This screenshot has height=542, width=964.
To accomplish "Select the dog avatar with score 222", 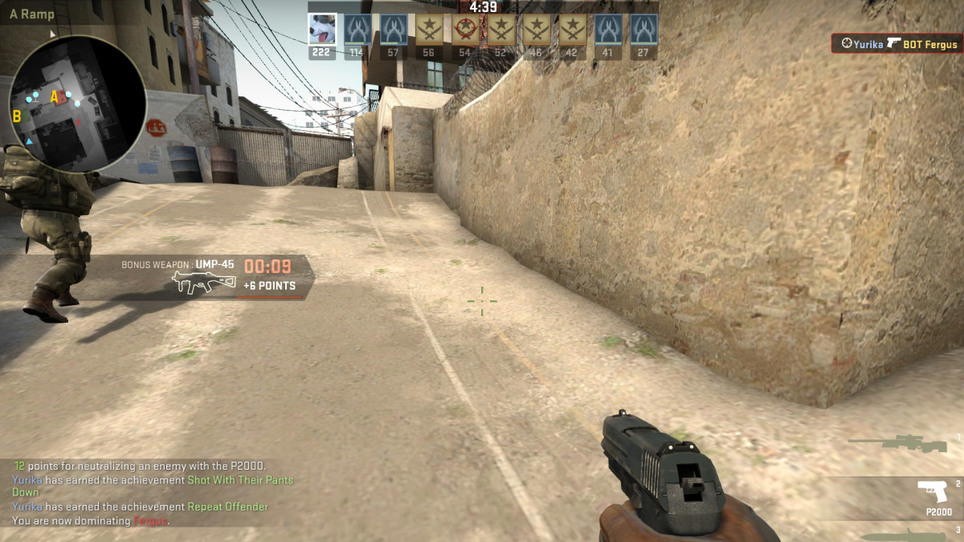I will pyautogui.click(x=322, y=30).
